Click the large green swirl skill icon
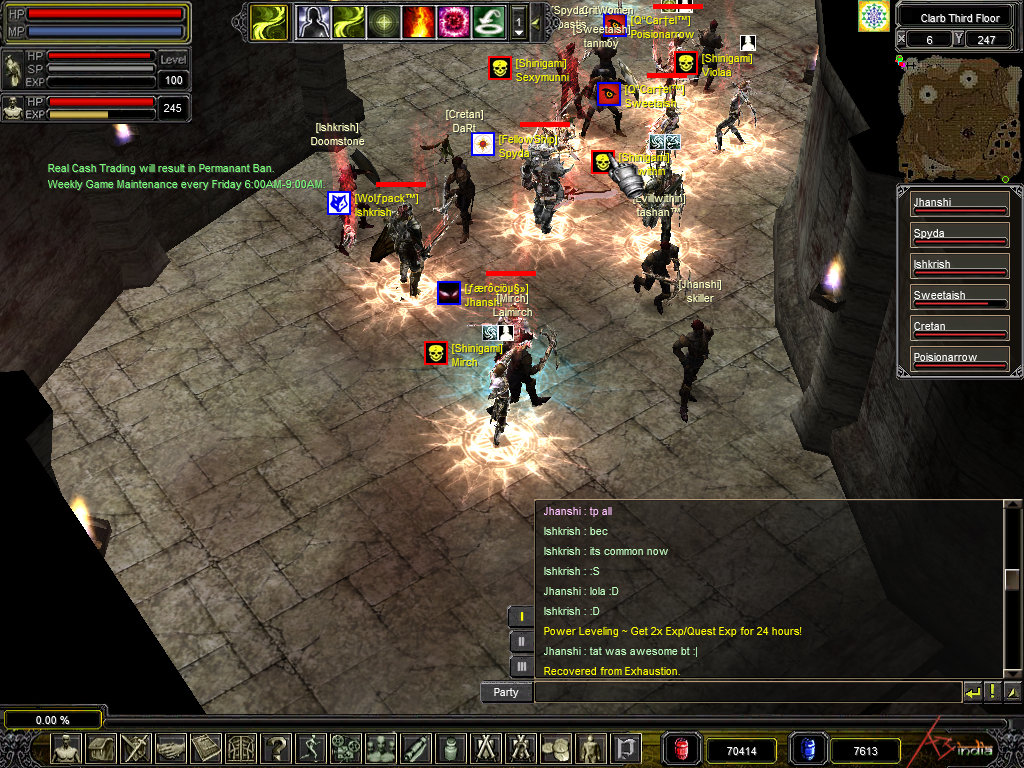This screenshot has height=768, width=1024. tap(267, 21)
